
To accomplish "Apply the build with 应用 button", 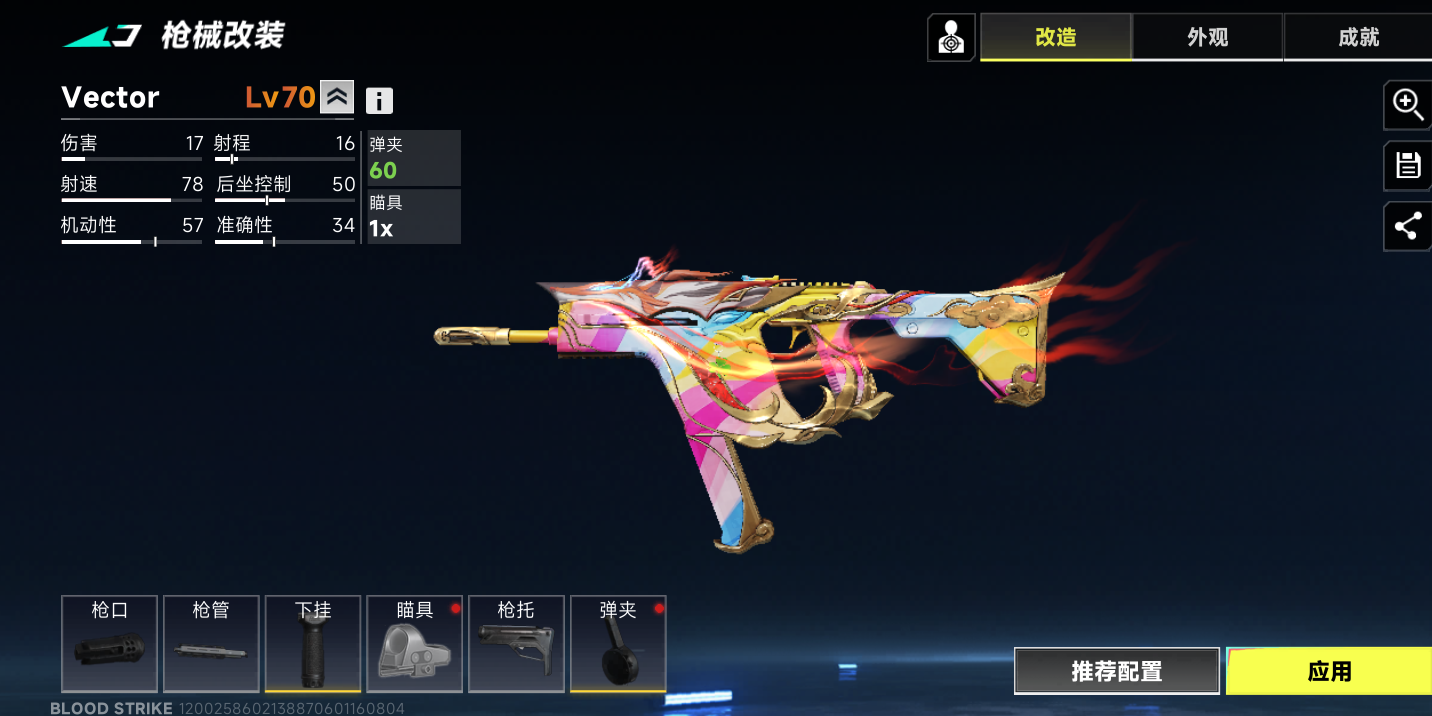I will (x=1329, y=671).
